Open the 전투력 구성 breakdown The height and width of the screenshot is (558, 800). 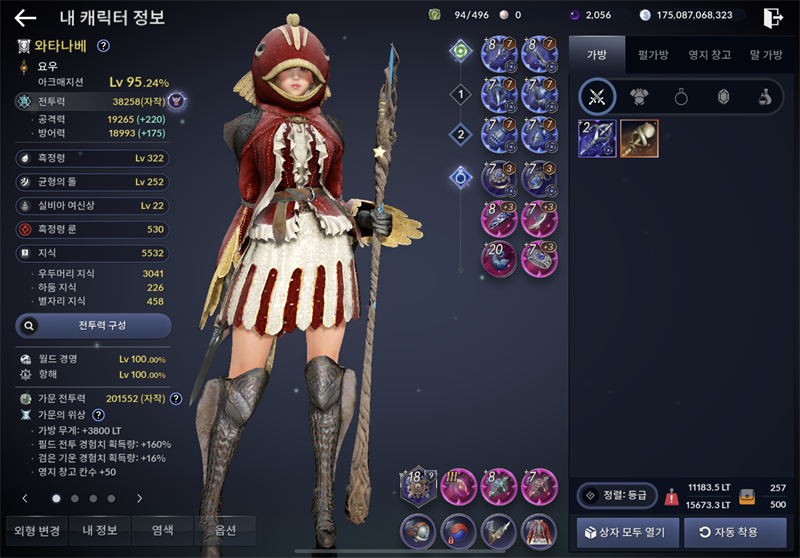[x=93, y=325]
